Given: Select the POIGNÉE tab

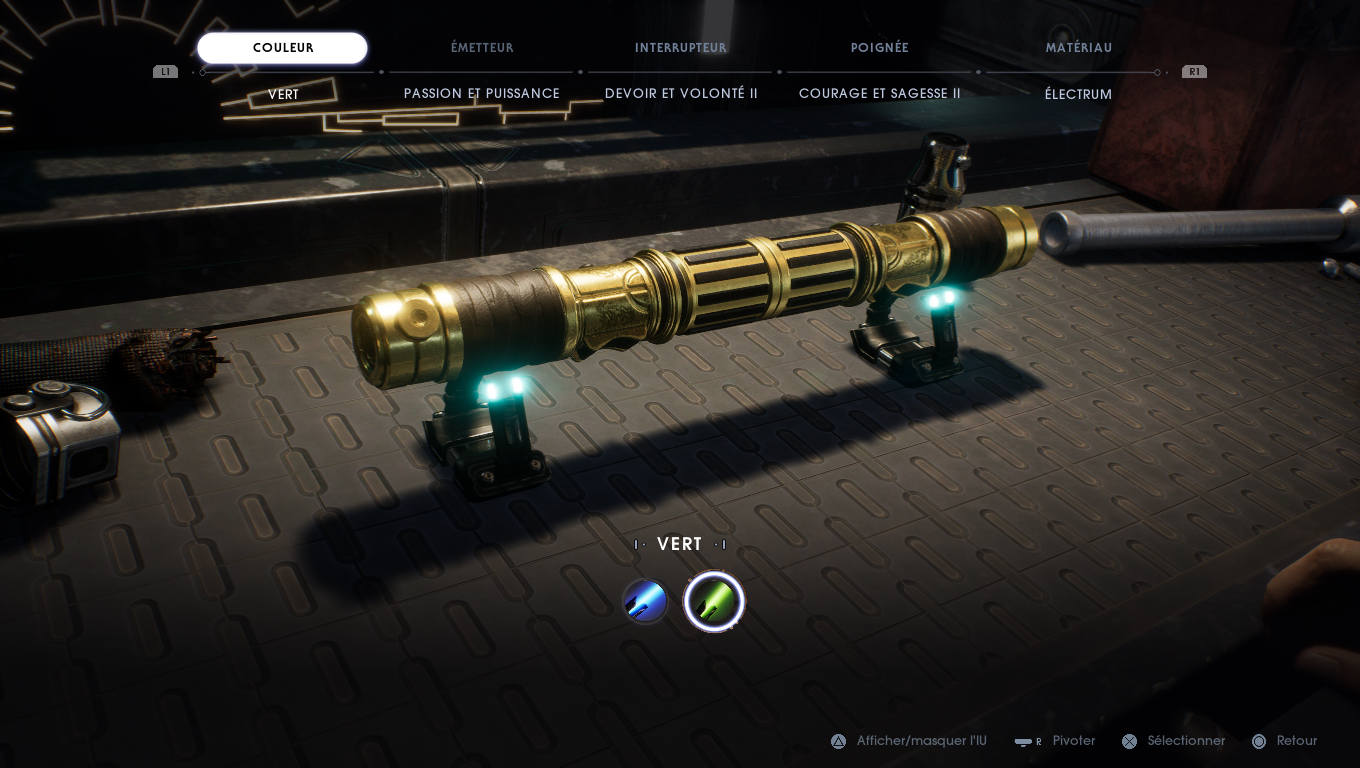Looking at the screenshot, I should coord(879,47).
